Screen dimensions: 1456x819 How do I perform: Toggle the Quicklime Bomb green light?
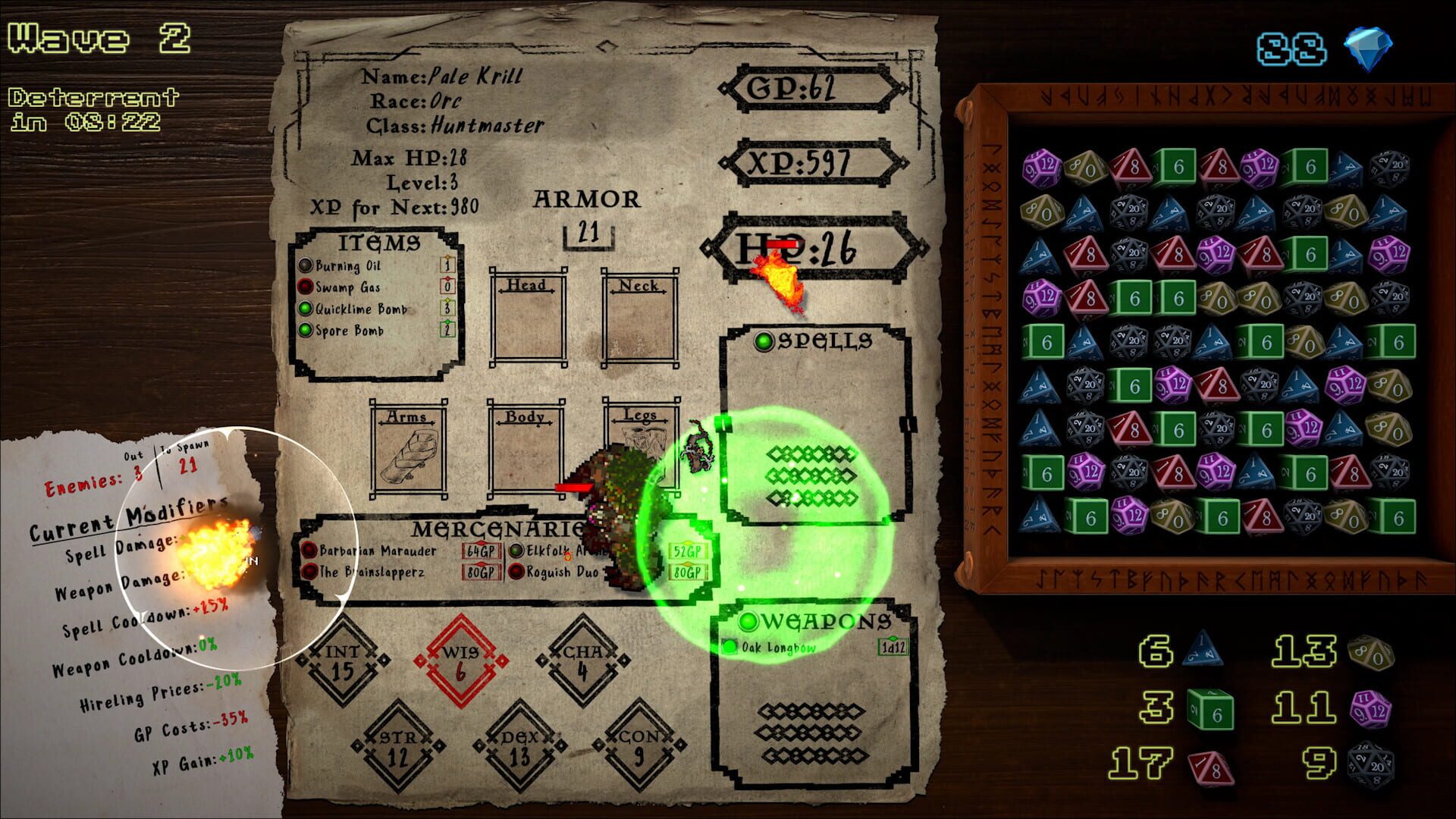[306, 309]
